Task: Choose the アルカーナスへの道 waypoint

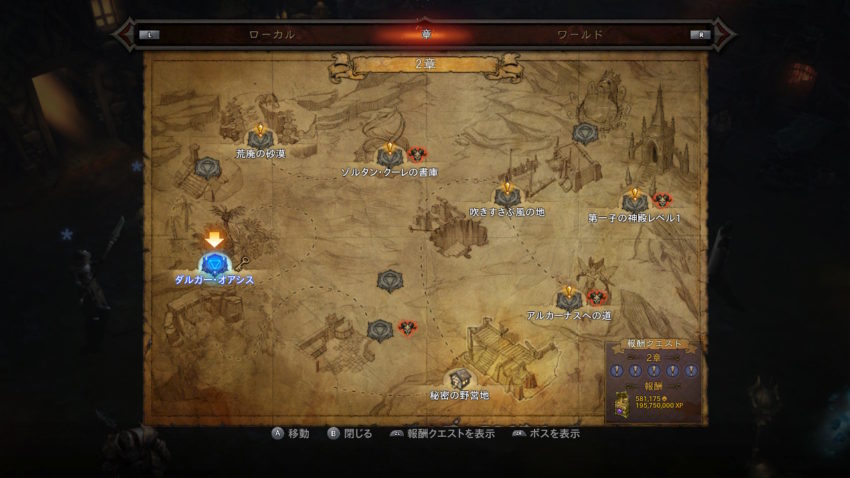Action: (x=569, y=299)
